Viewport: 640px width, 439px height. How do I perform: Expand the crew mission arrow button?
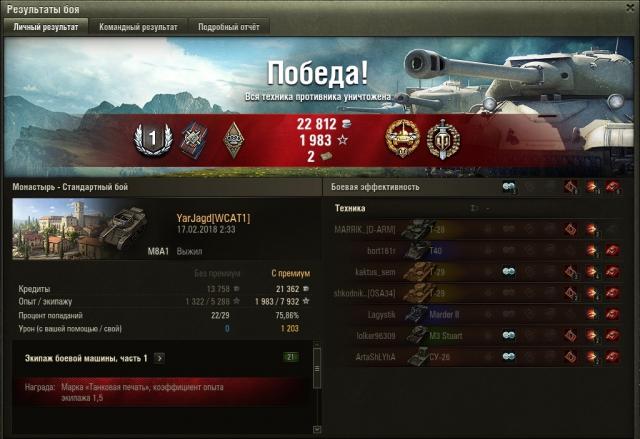[160, 358]
